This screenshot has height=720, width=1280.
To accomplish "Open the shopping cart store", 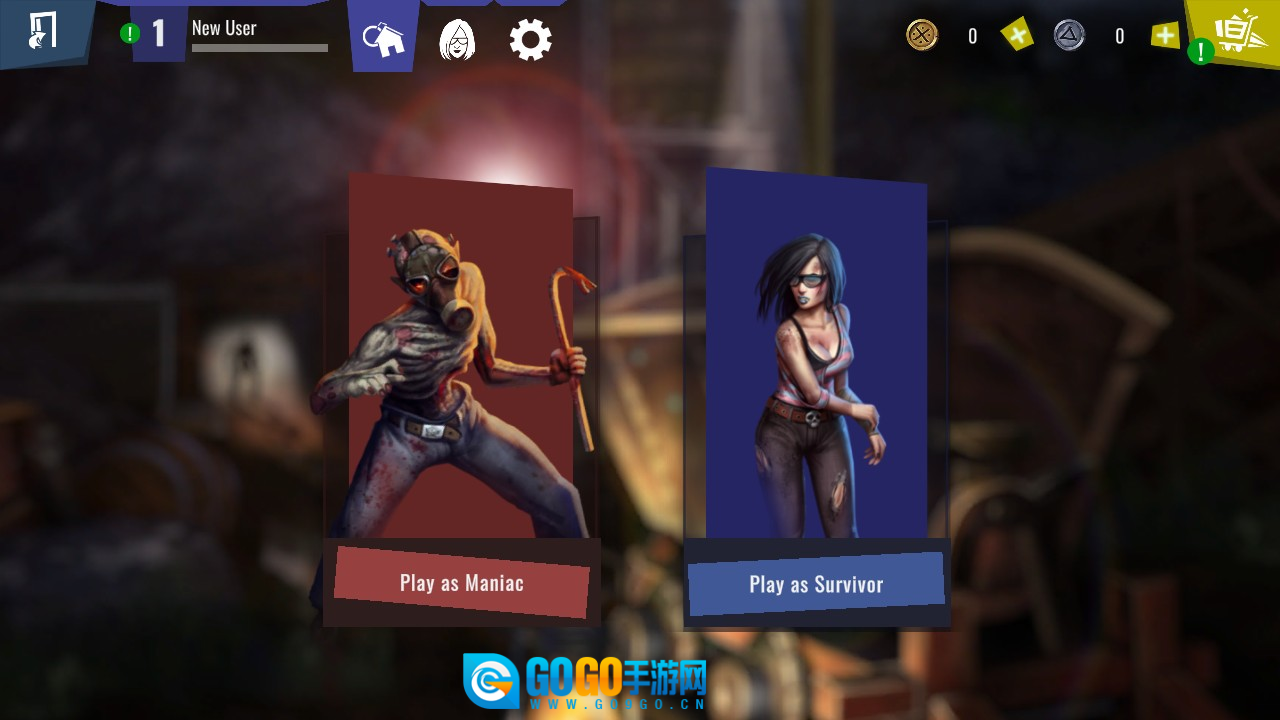I will point(1236,32).
